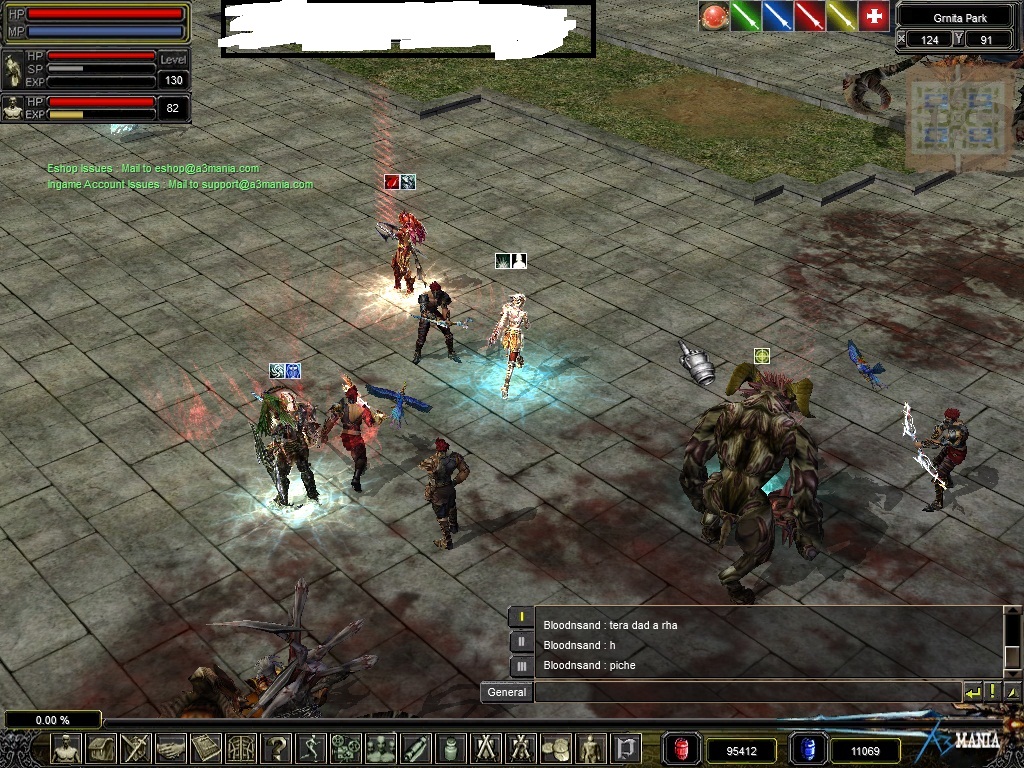Select the yellow sword buff icon
This screenshot has height=768, width=1024.
click(841, 16)
